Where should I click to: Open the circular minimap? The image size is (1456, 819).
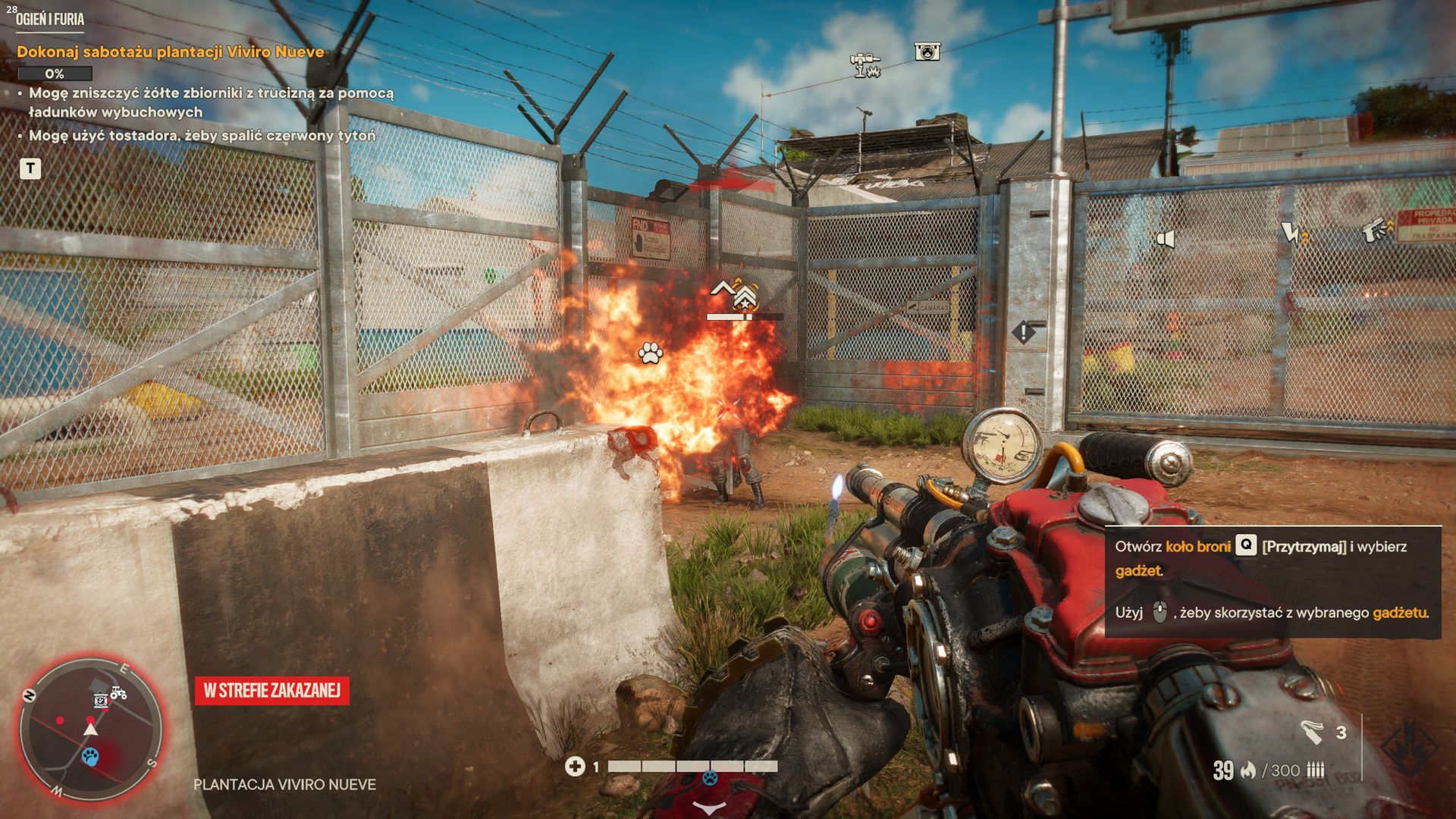click(91, 728)
